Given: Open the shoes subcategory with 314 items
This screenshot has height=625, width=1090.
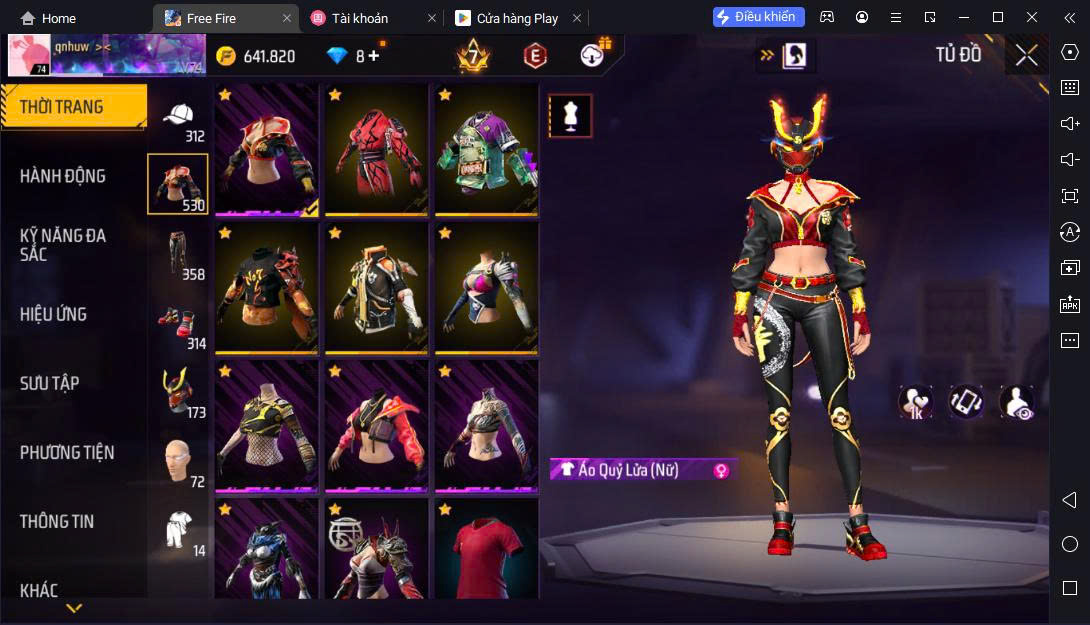Looking at the screenshot, I should click(179, 323).
